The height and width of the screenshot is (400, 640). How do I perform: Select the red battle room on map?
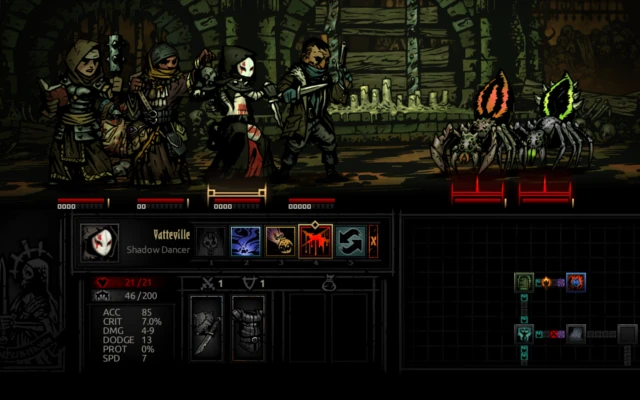[576, 282]
